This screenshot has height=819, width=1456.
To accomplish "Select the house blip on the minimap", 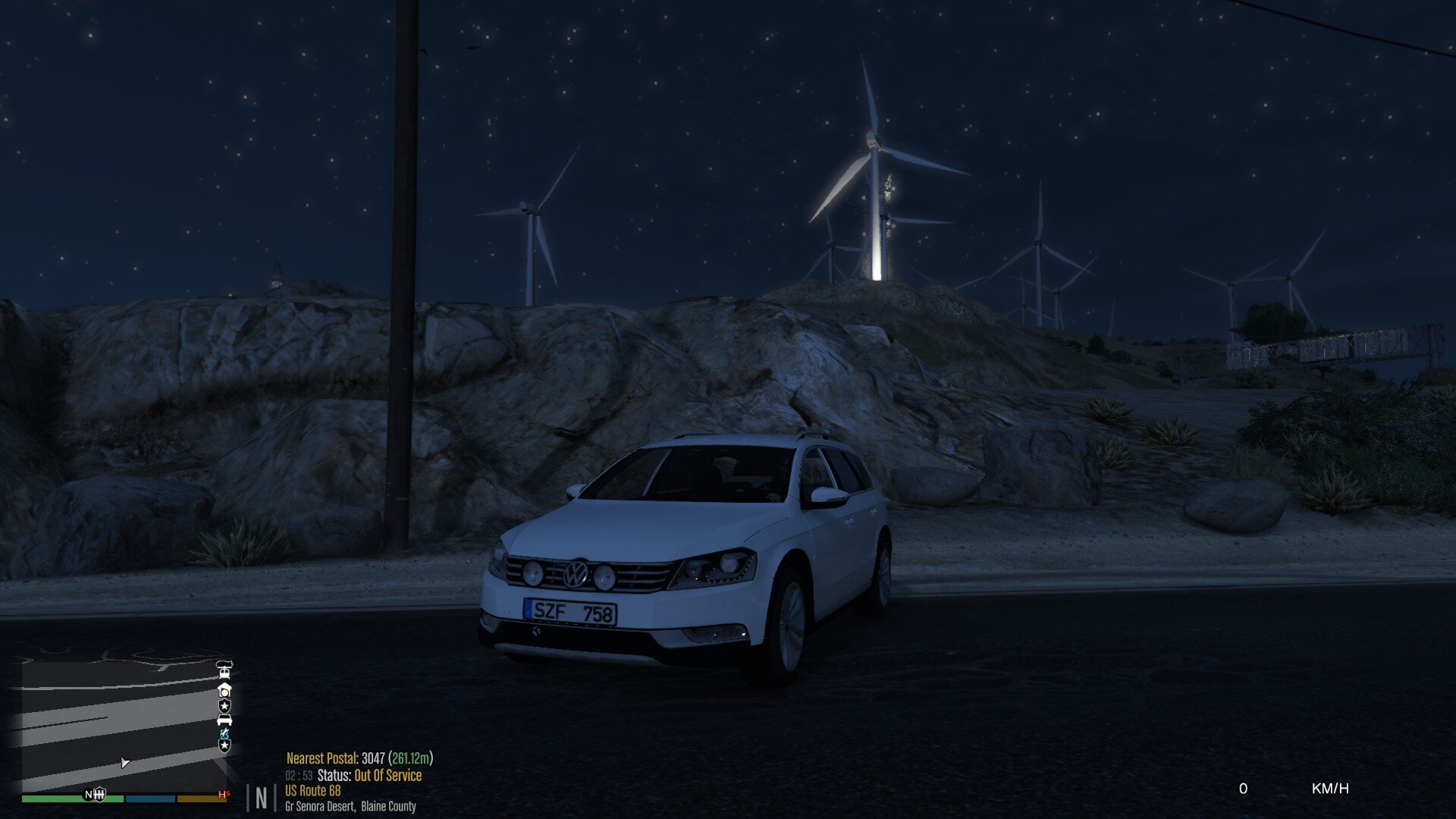I will (224, 690).
